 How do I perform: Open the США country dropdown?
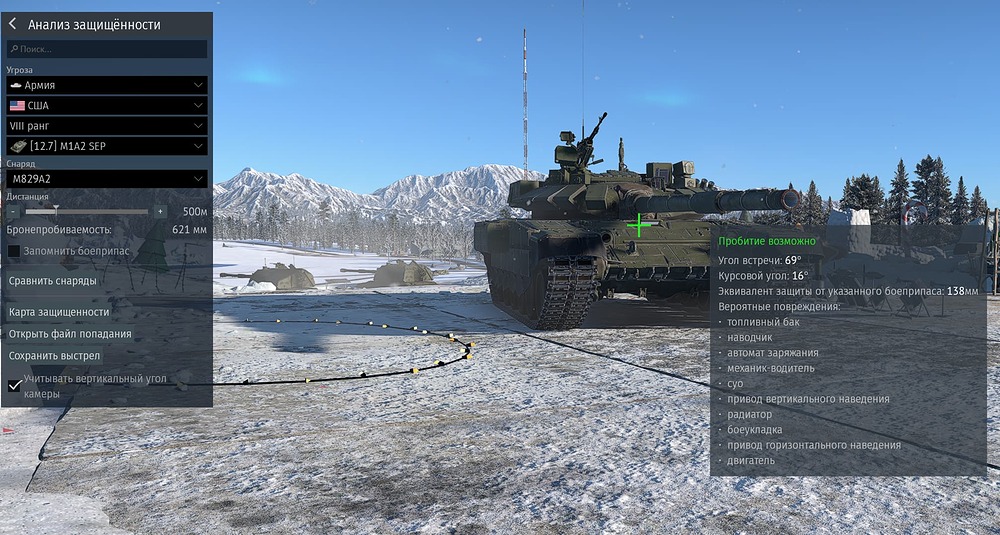click(x=107, y=106)
